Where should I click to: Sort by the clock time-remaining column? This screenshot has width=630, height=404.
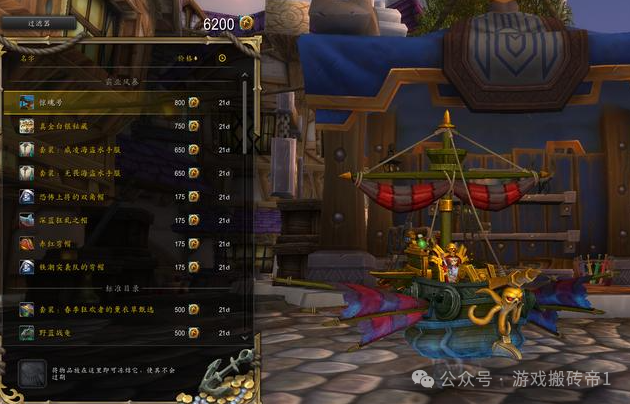click(222, 57)
